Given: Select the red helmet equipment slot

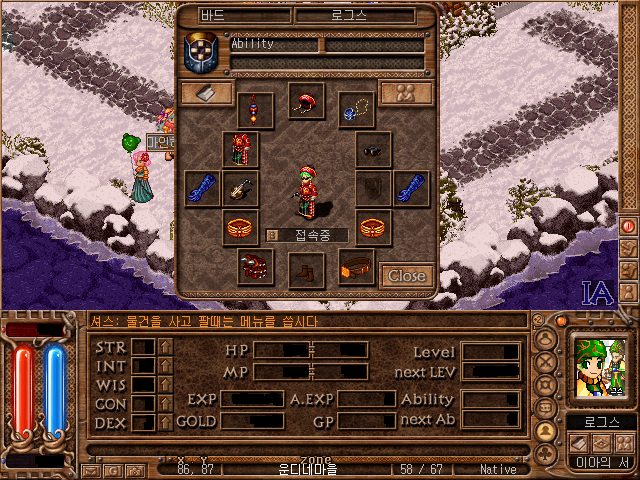Looking at the screenshot, I should click(307, 101).
